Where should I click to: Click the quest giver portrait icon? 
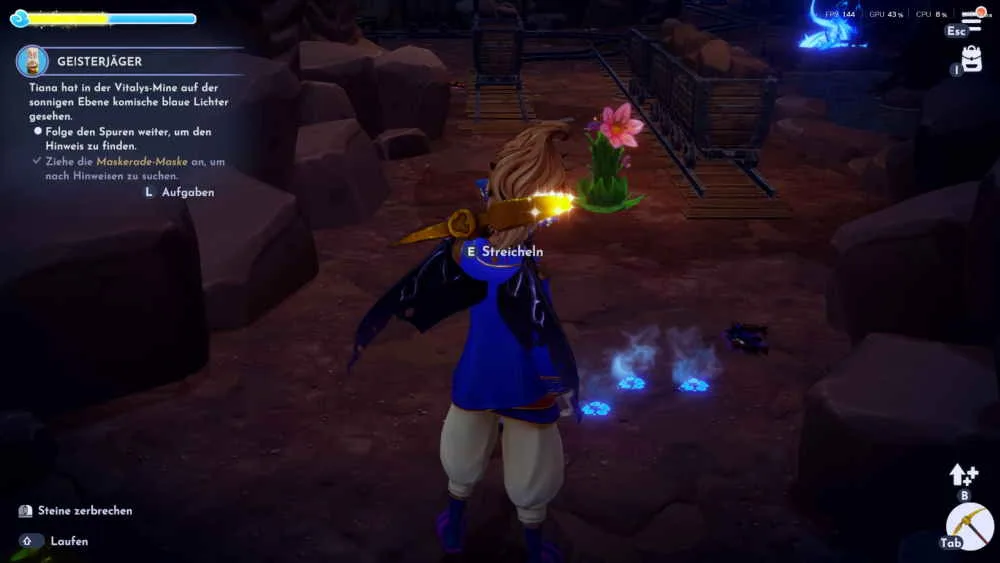coord(32,61)
